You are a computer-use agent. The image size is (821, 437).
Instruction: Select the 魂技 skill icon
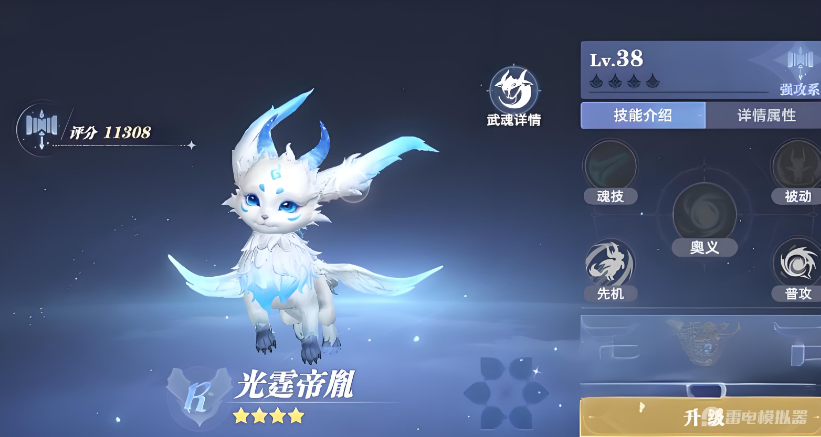(x=610, y=165)
